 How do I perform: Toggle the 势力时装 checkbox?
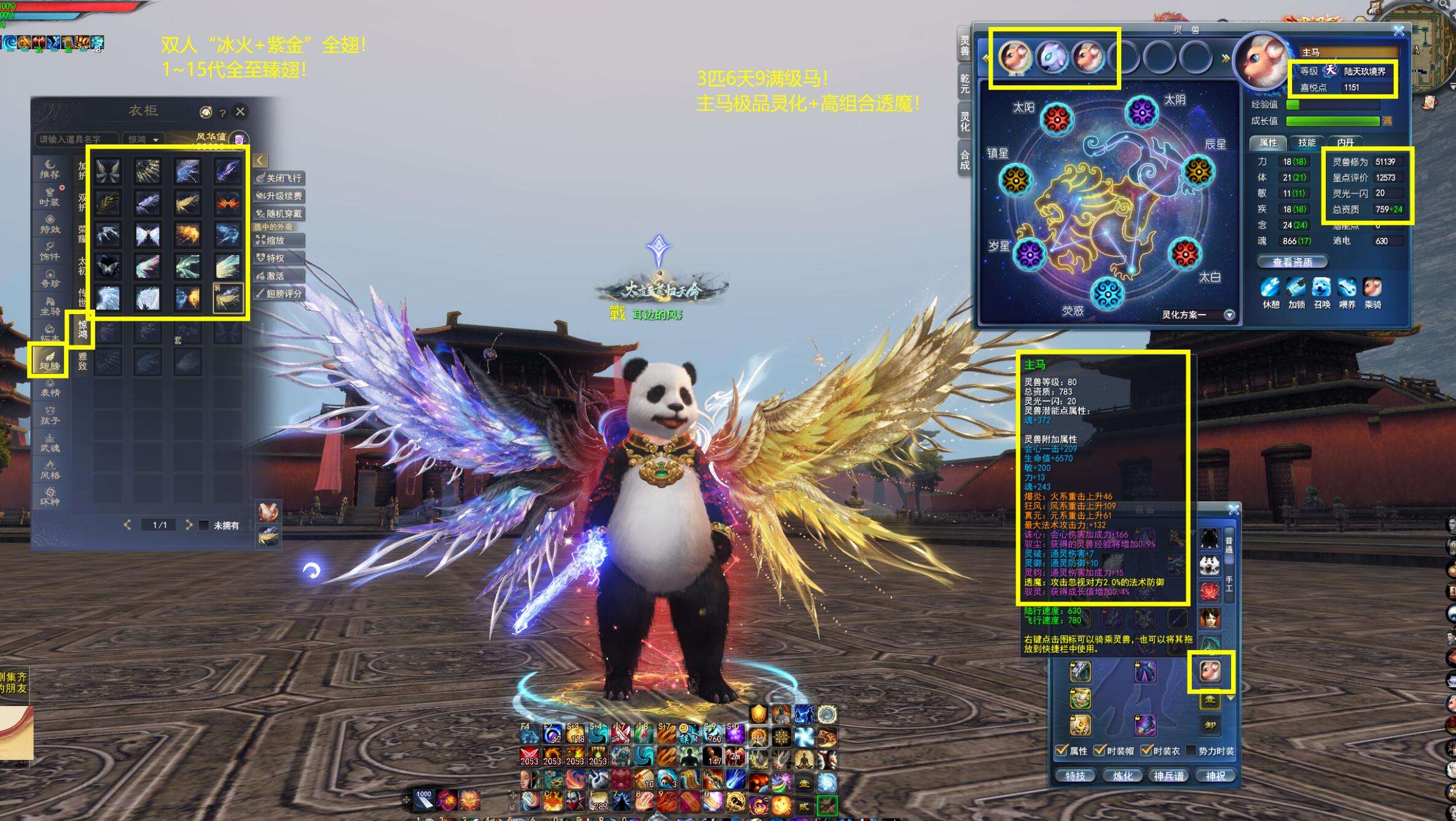(x=1192, y=751)
